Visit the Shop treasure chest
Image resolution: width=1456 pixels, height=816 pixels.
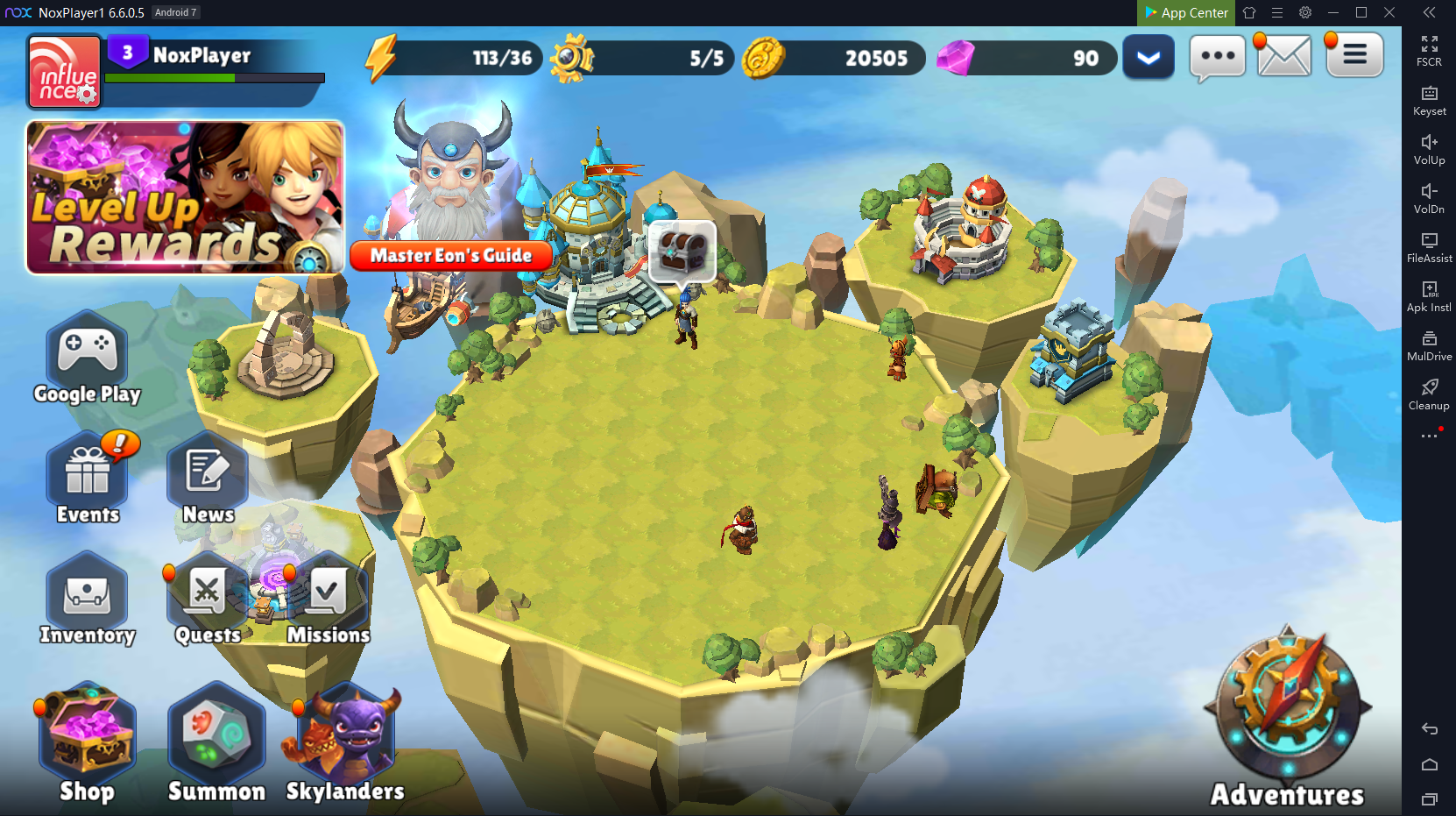(x=87, y=734)
